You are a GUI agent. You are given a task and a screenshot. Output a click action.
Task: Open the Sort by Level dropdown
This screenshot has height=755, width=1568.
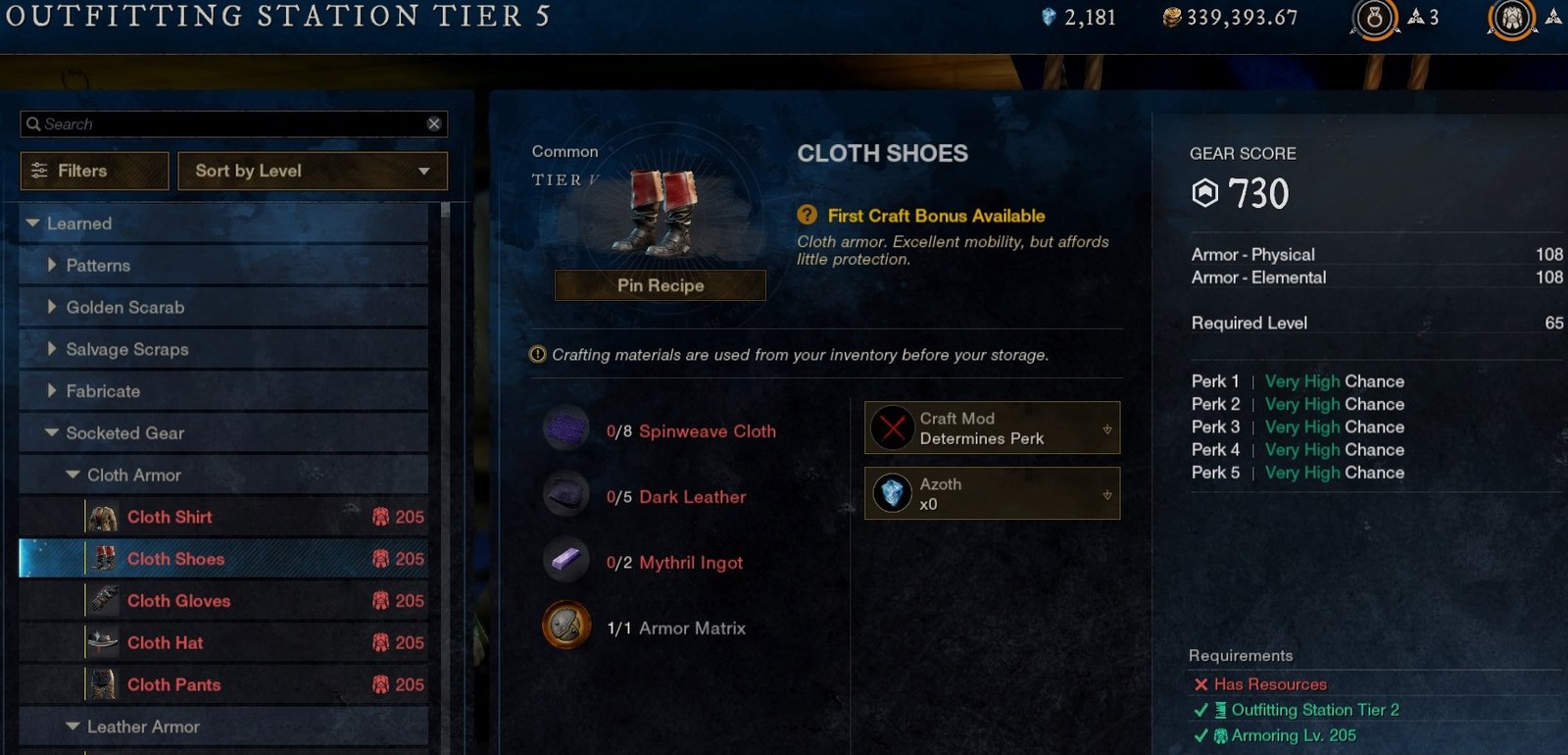pyautogui.click(x=313, y=171)
